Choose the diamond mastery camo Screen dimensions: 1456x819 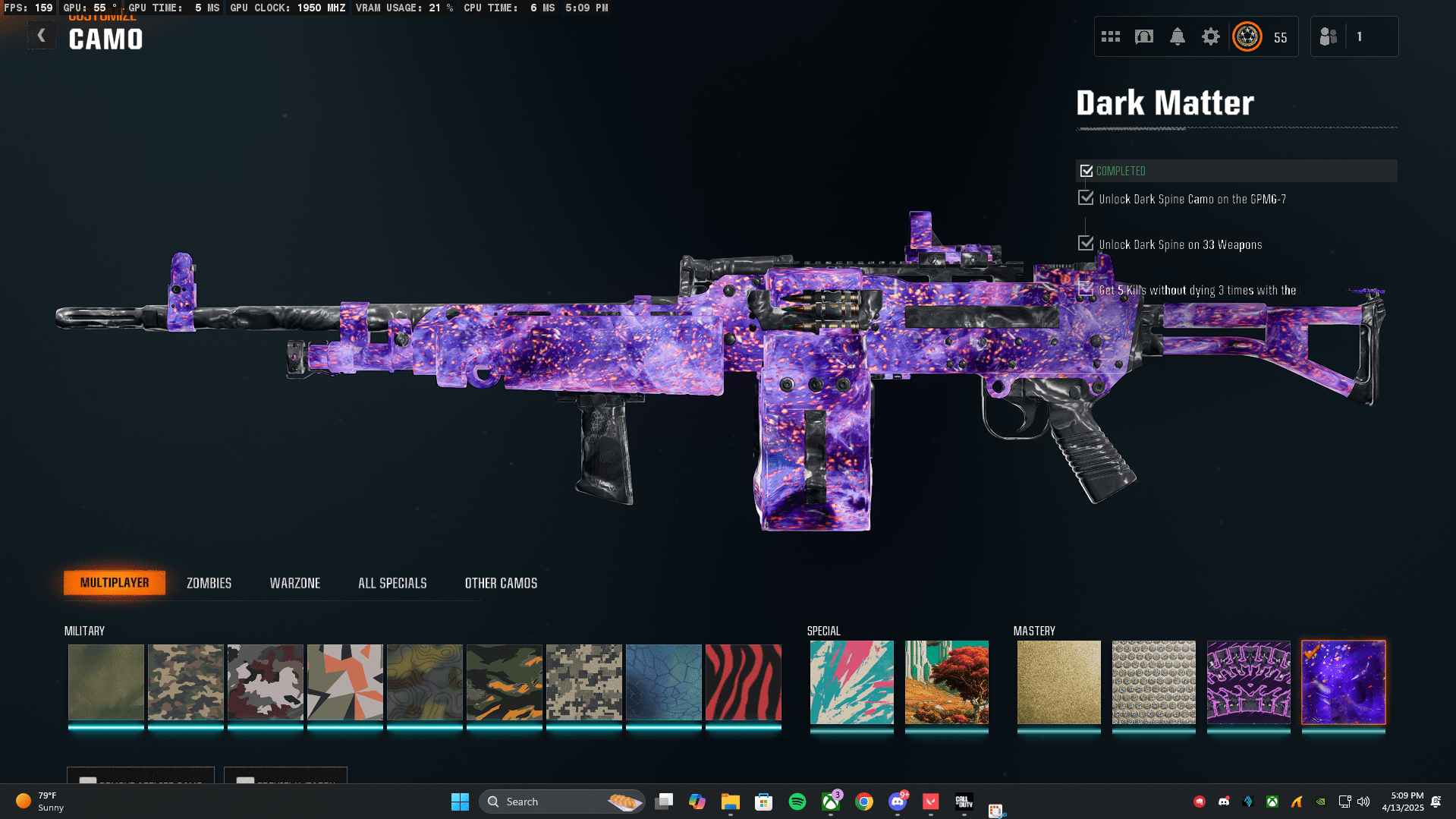pyautogui.click(x=1153, y=682)
